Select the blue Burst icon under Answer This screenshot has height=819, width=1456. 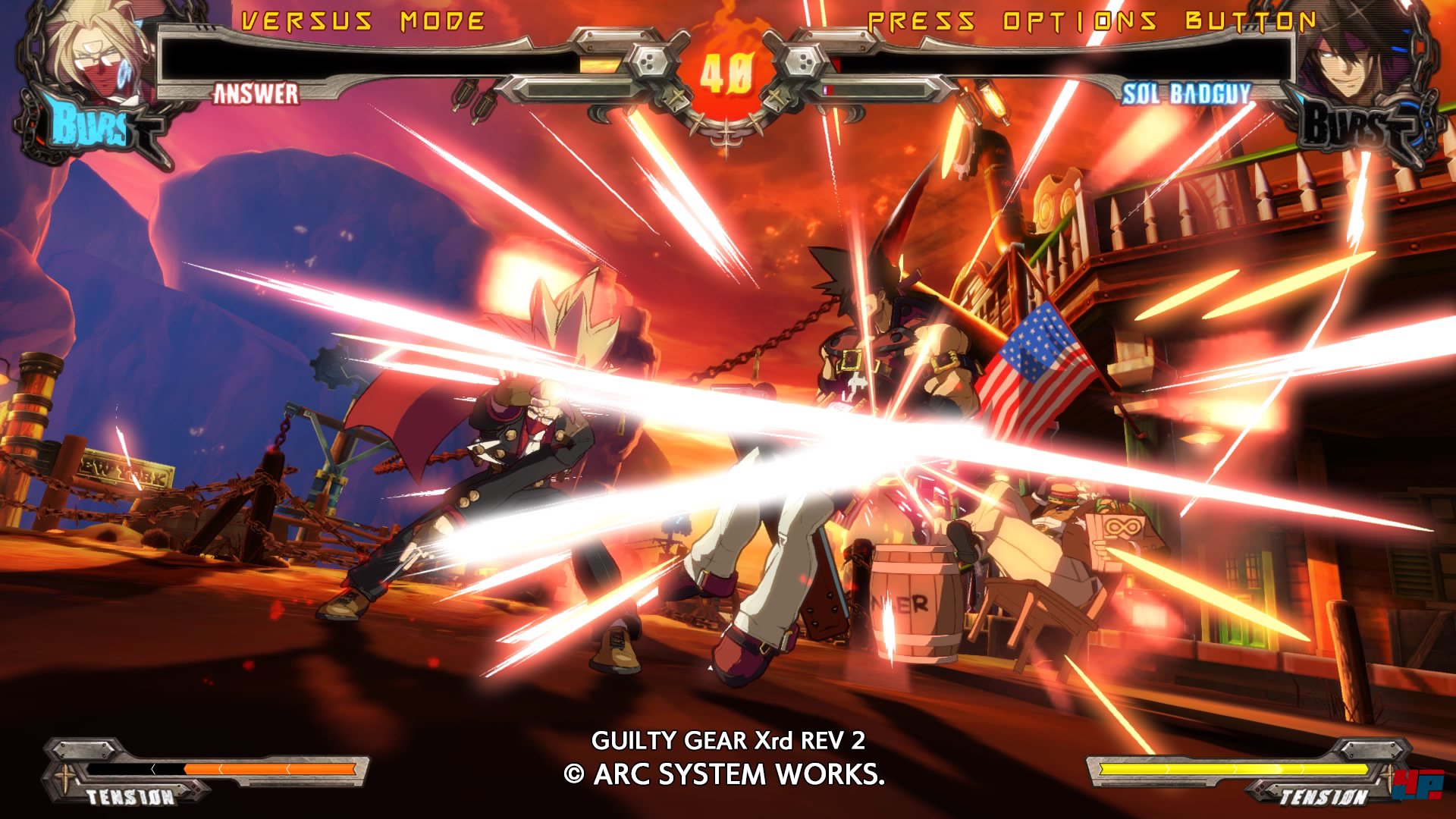pos(91,125)
